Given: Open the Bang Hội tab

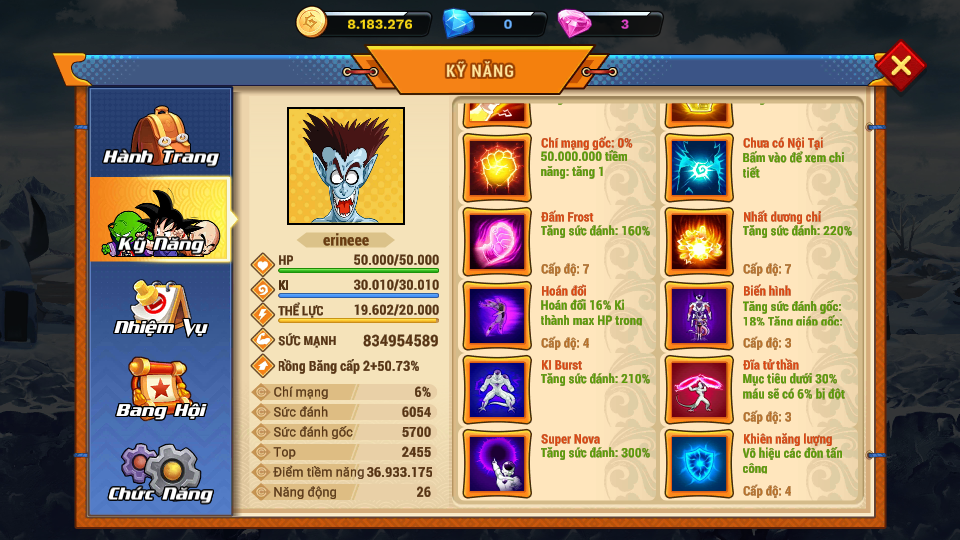Looking at the screenshot, I should pos(161,390).
